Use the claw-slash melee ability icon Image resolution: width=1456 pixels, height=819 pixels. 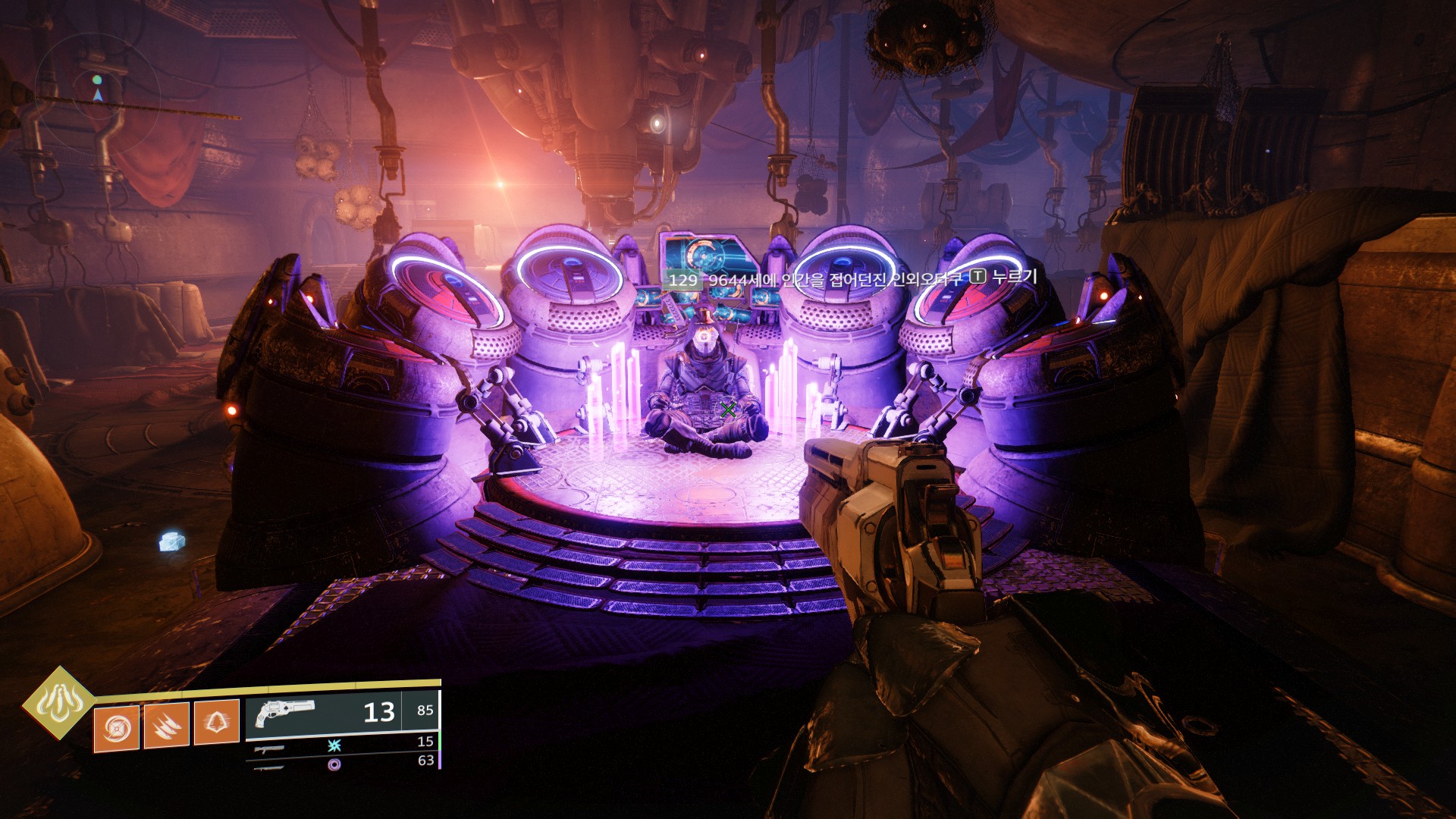pos(167,726)
